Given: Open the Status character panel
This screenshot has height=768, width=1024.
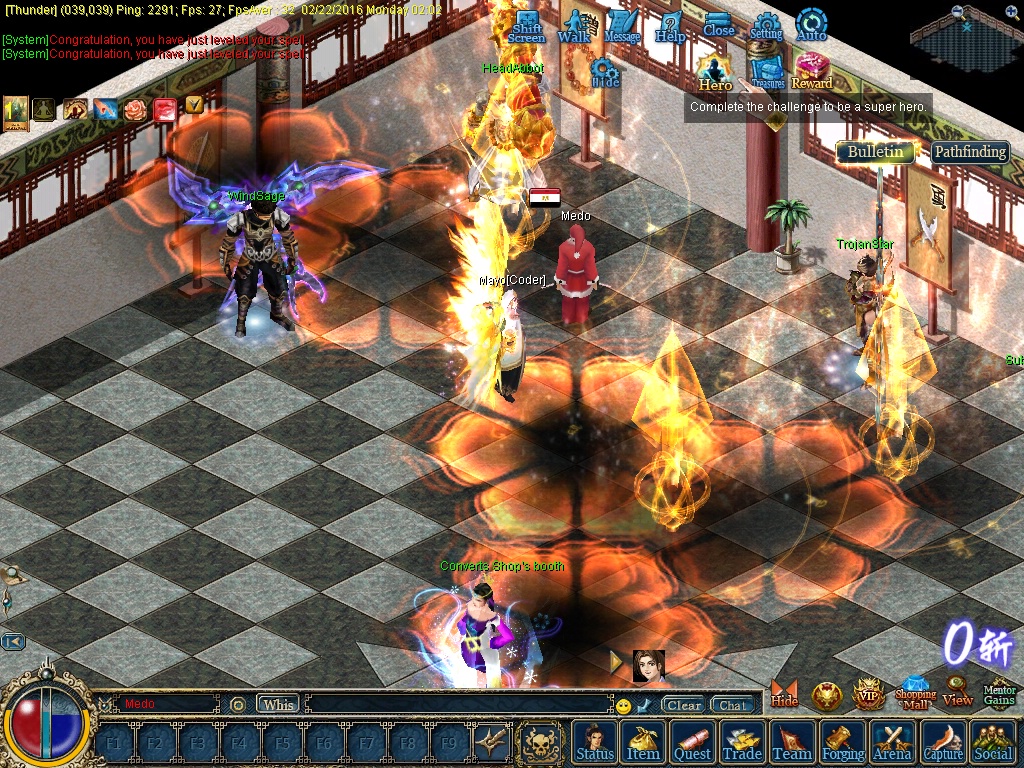Looking at the screenshot, I should [595, 742].
